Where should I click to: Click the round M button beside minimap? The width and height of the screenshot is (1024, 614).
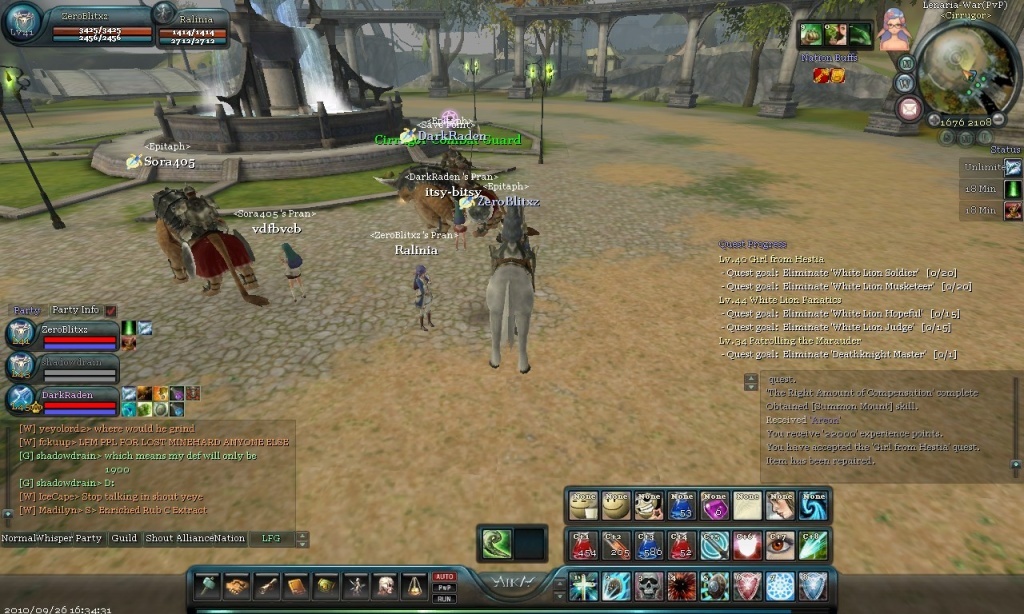(907, 62)
